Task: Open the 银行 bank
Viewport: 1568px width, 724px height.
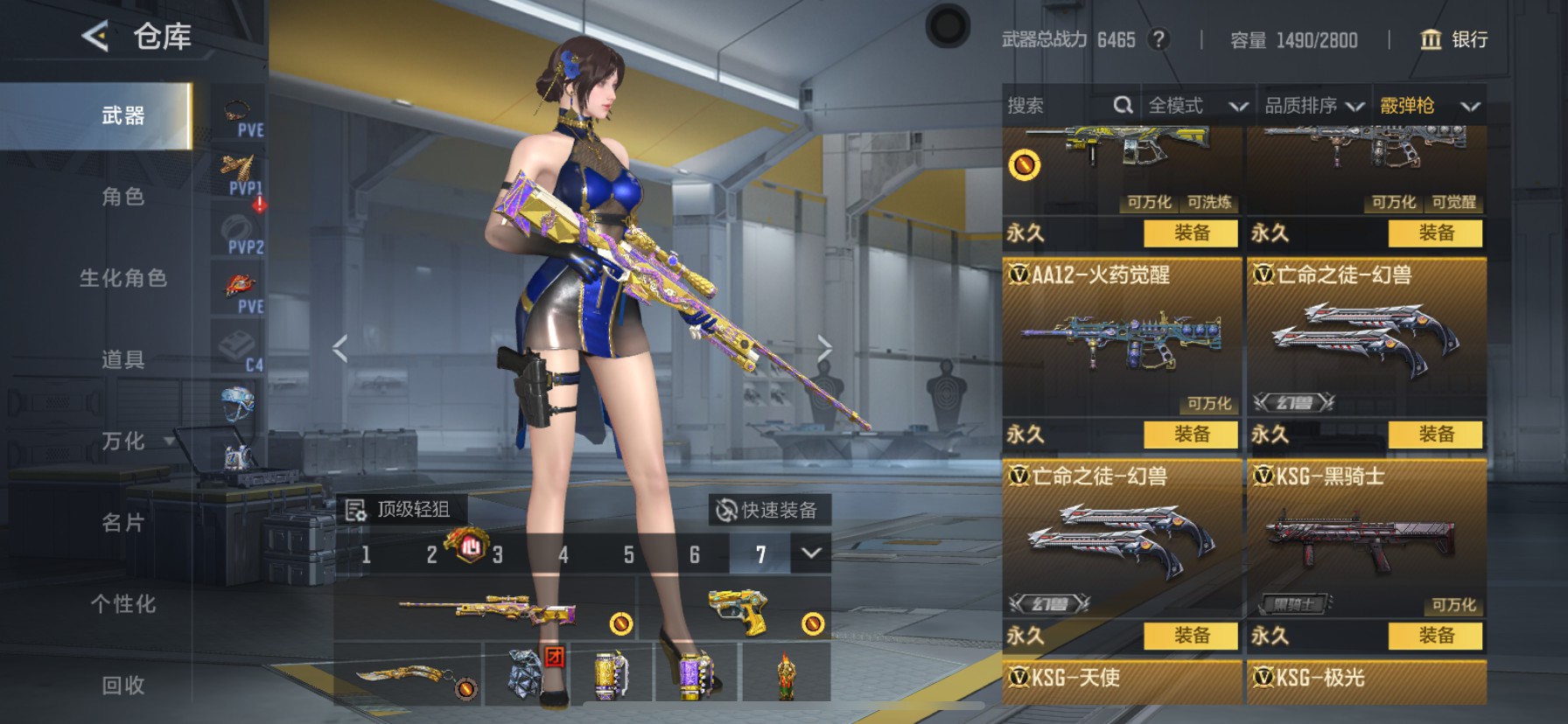Action: coord(1454,39)
